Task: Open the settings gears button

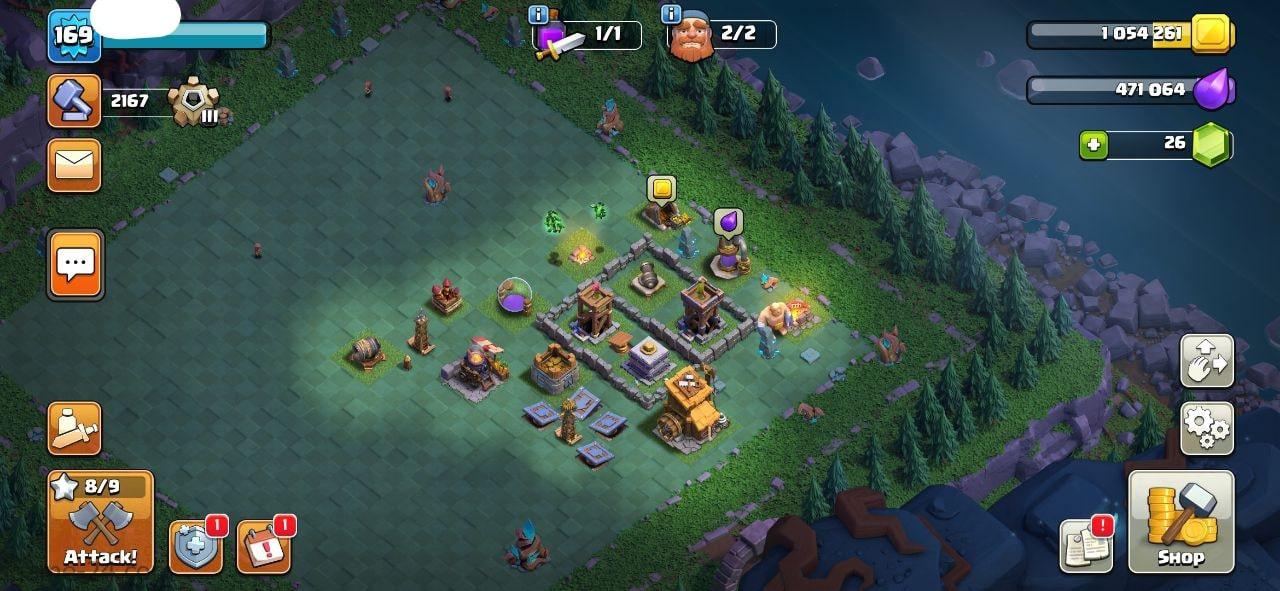Action: coord(1207,428)
